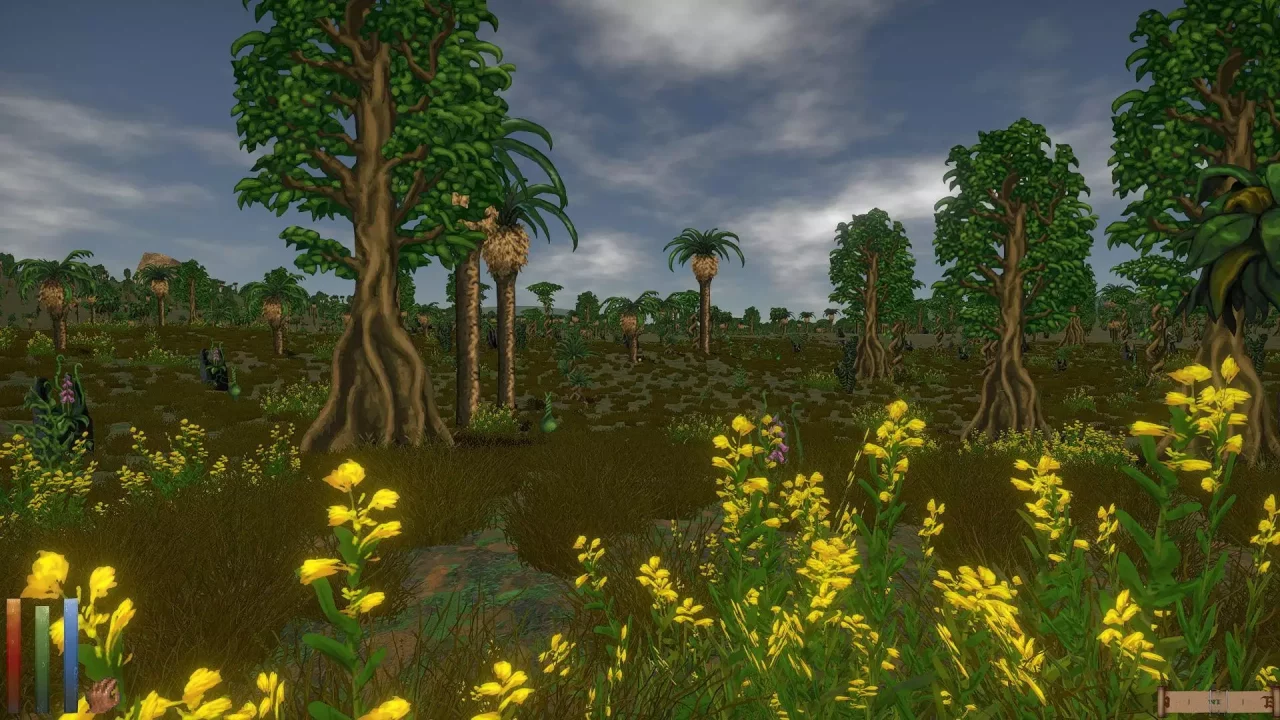Select the tall palm tree in the center

click(703, 280)
